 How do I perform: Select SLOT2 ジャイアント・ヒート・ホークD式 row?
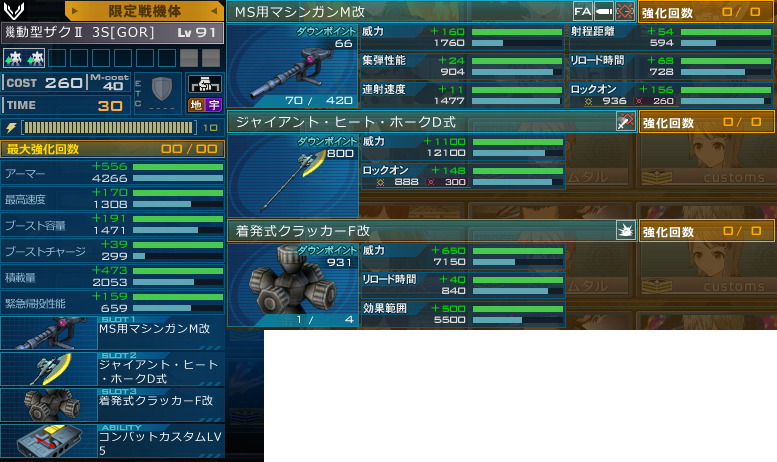tap(130, 367)
